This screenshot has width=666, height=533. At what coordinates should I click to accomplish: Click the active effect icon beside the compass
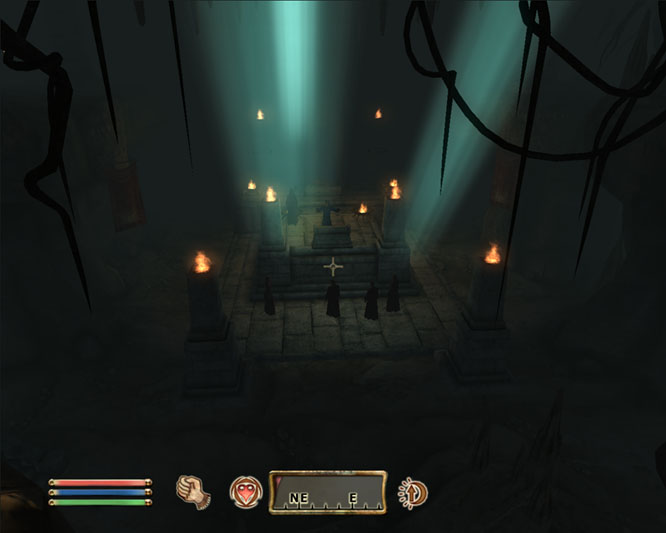point(412,492)
